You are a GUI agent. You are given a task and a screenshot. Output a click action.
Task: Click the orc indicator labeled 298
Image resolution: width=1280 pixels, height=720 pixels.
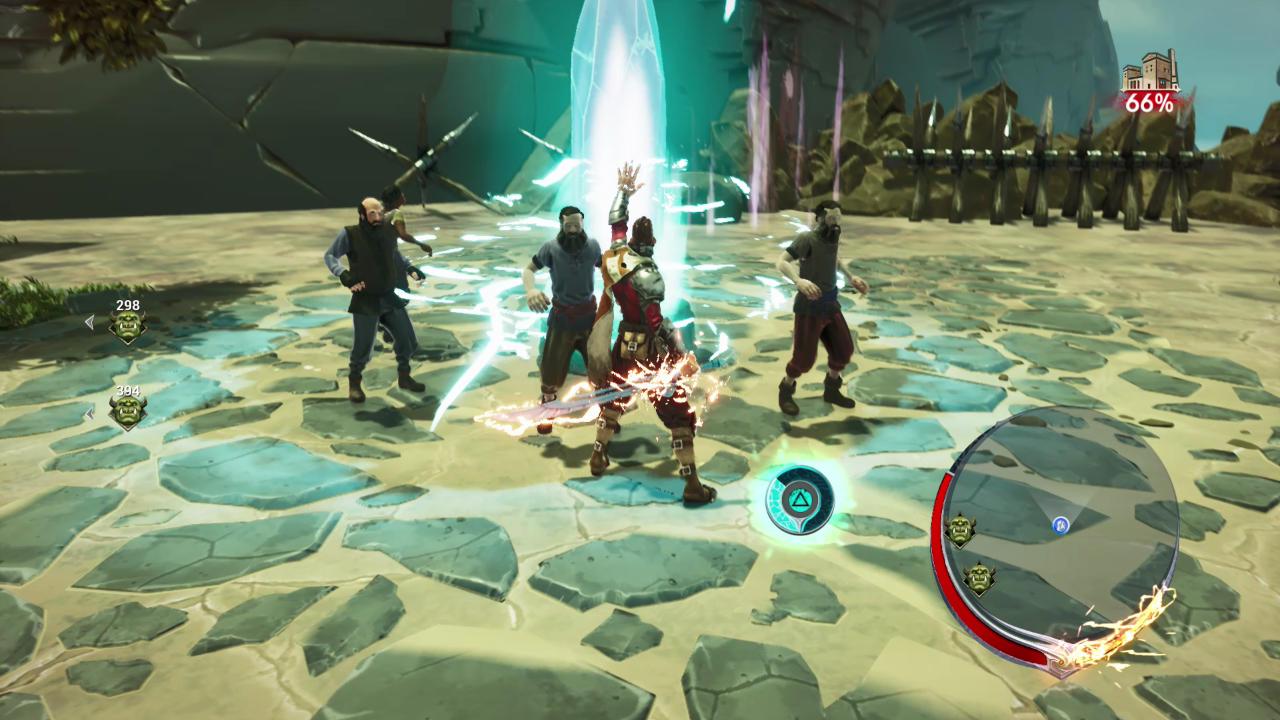click(x=127, y=325)
